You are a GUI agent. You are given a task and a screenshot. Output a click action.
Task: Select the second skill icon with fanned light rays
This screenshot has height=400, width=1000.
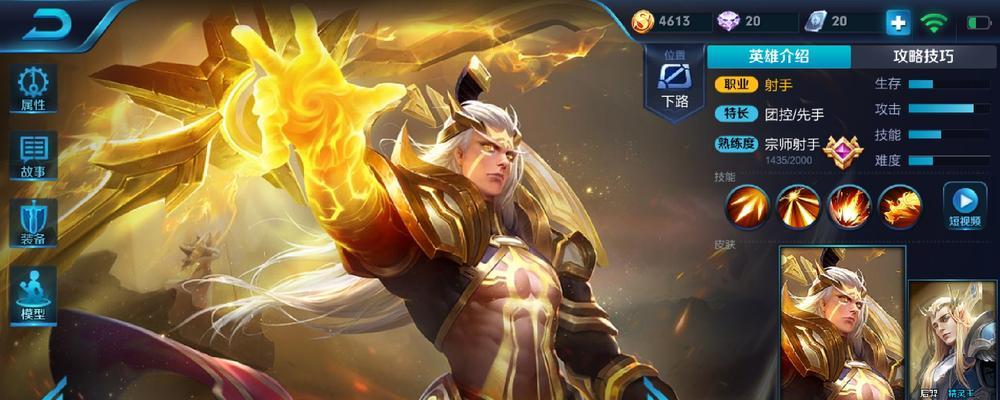click(x=798, y=206)
